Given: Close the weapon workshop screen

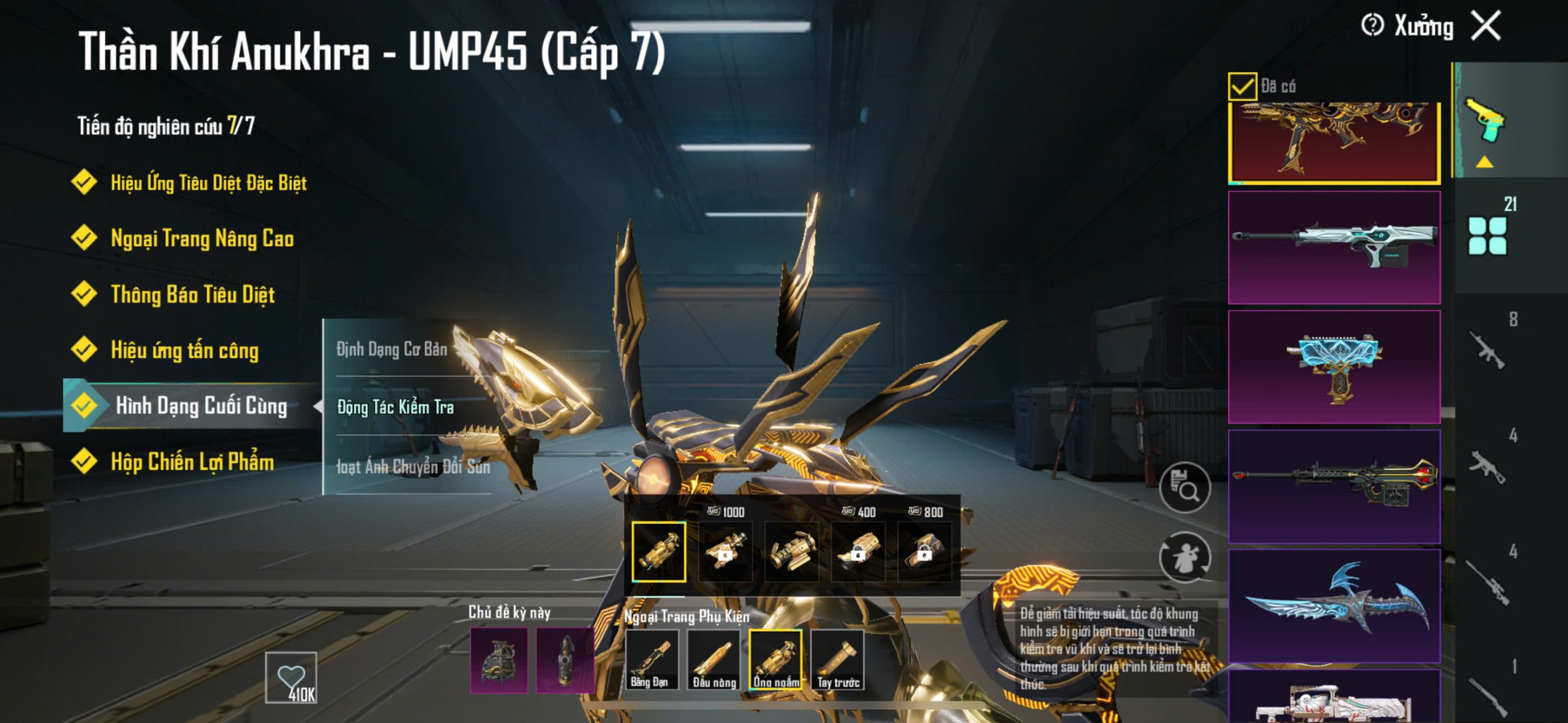Looking at the screenshot, I should 1486,26.
